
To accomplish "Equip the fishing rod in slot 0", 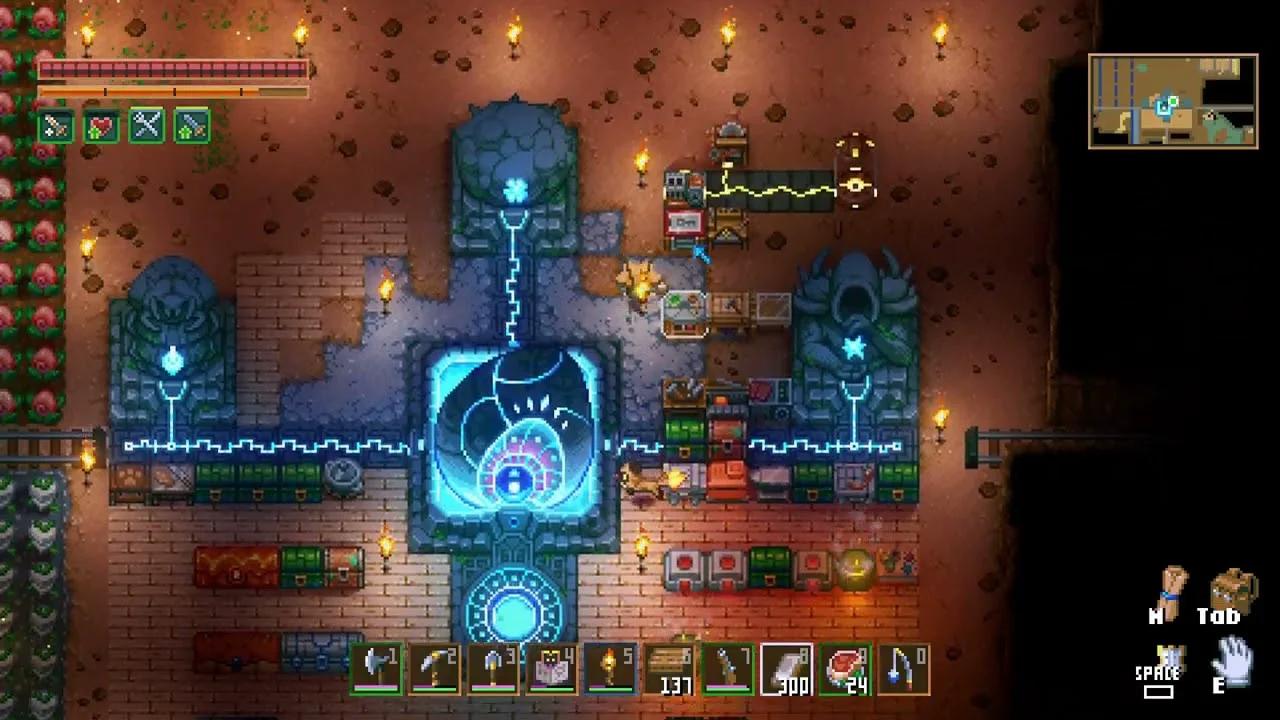I will [x=903, y=669].
